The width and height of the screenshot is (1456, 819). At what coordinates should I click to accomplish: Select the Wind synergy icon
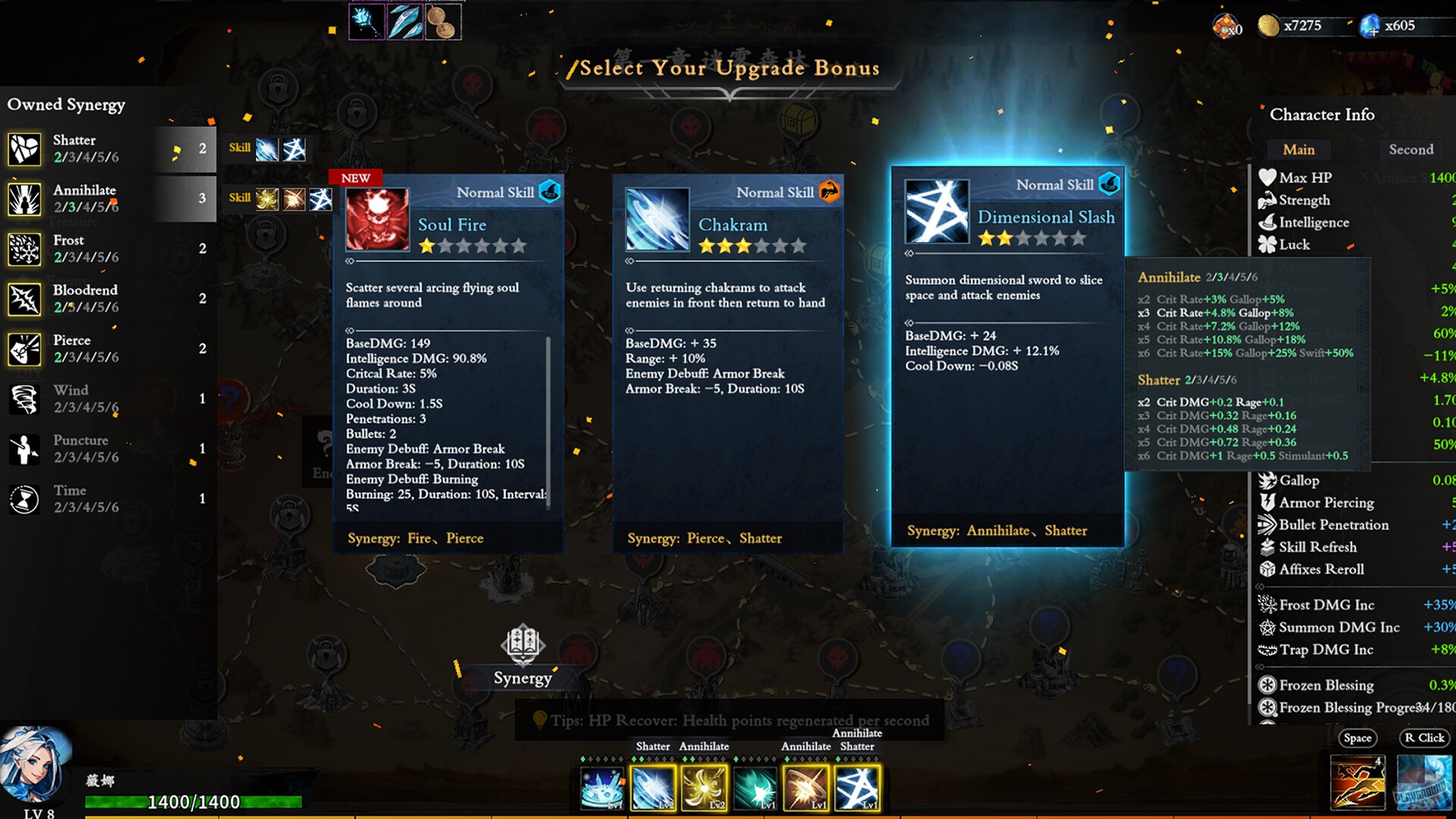[24, 400]
